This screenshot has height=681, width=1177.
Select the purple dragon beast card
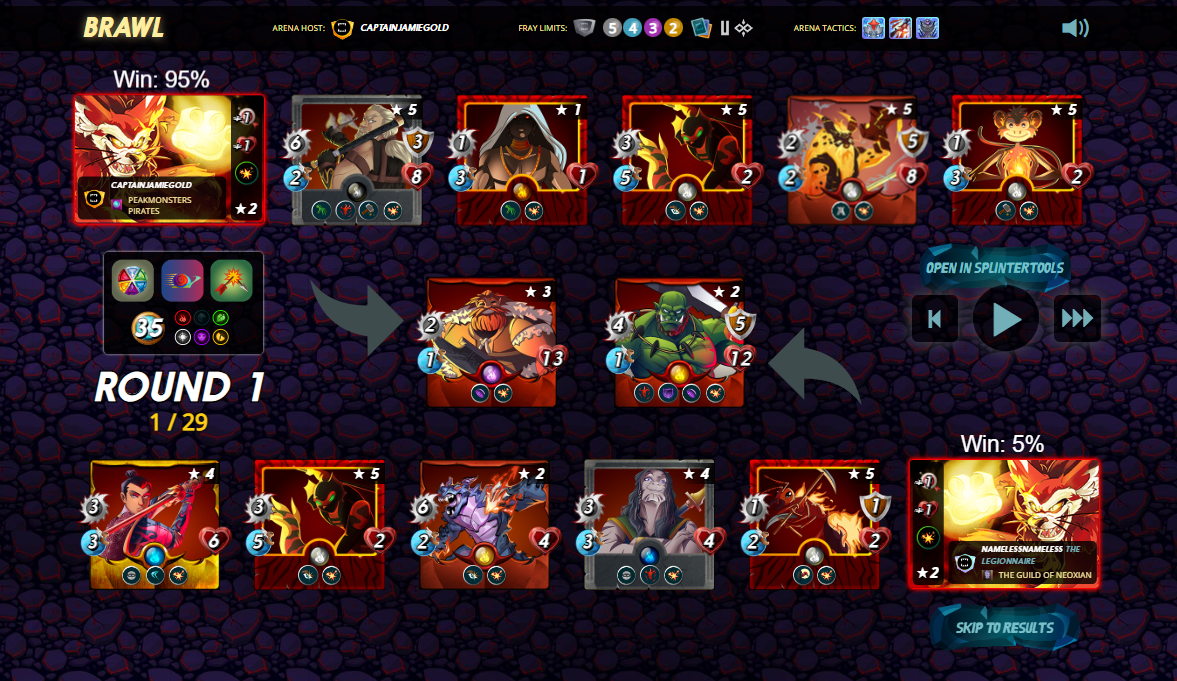[x=485, y=524]
